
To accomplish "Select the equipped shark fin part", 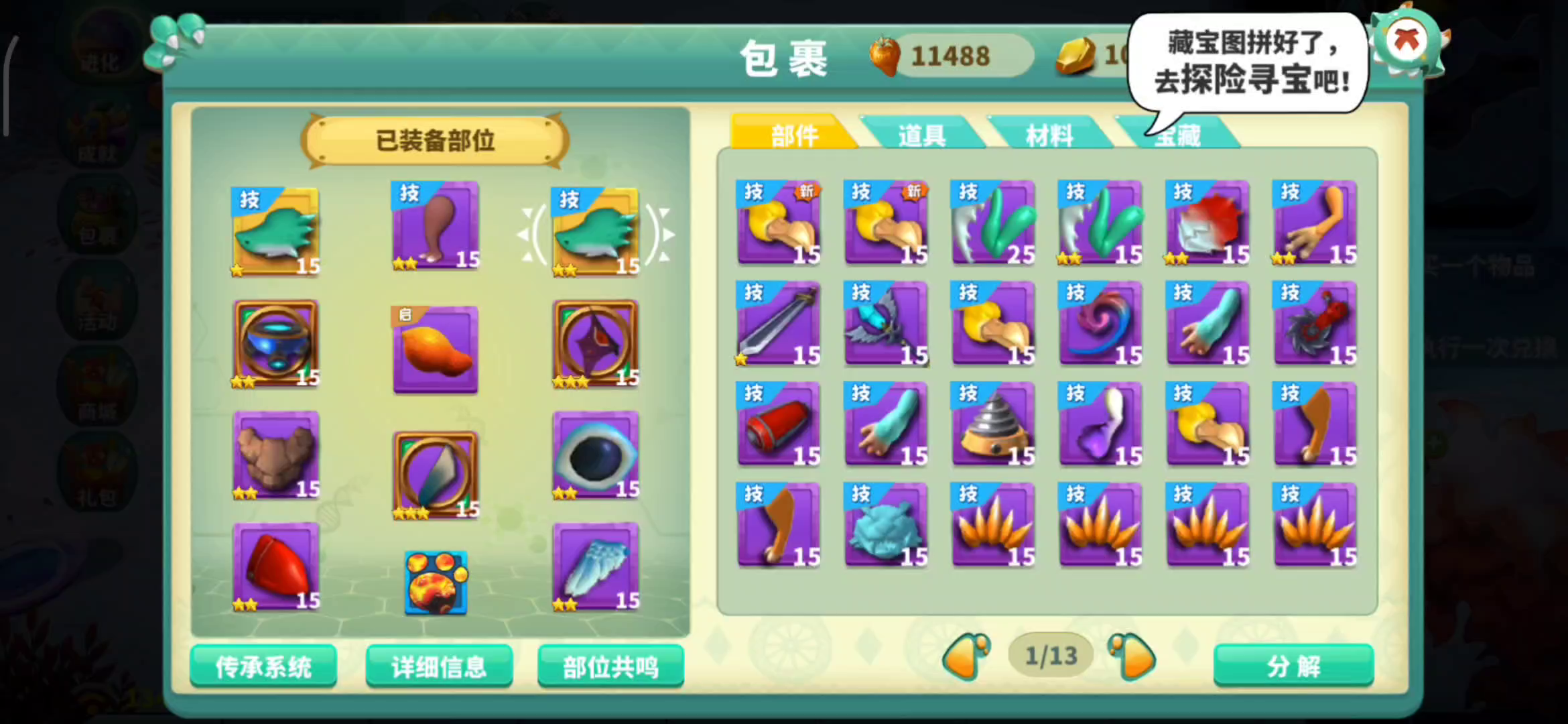I will pos(275,231).
